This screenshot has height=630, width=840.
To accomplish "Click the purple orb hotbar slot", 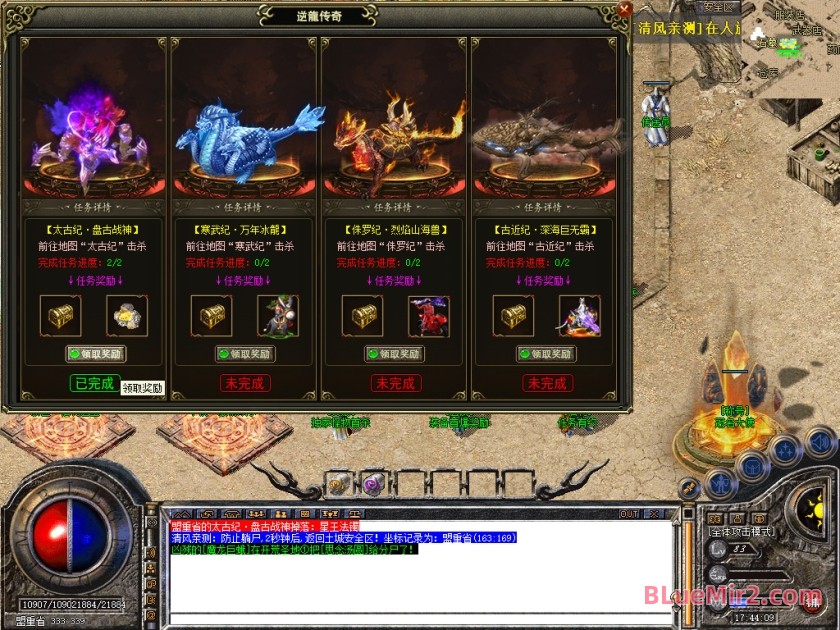I will tap(372, 484).
